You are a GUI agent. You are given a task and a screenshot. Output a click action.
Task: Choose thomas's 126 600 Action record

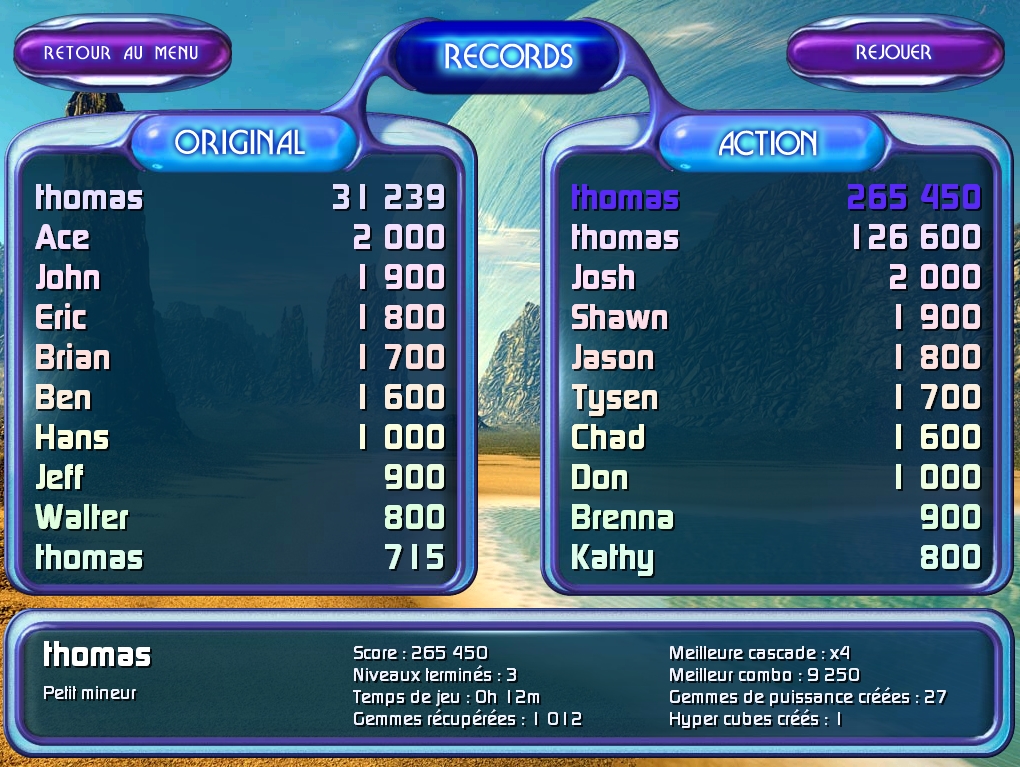pos(775,238)
